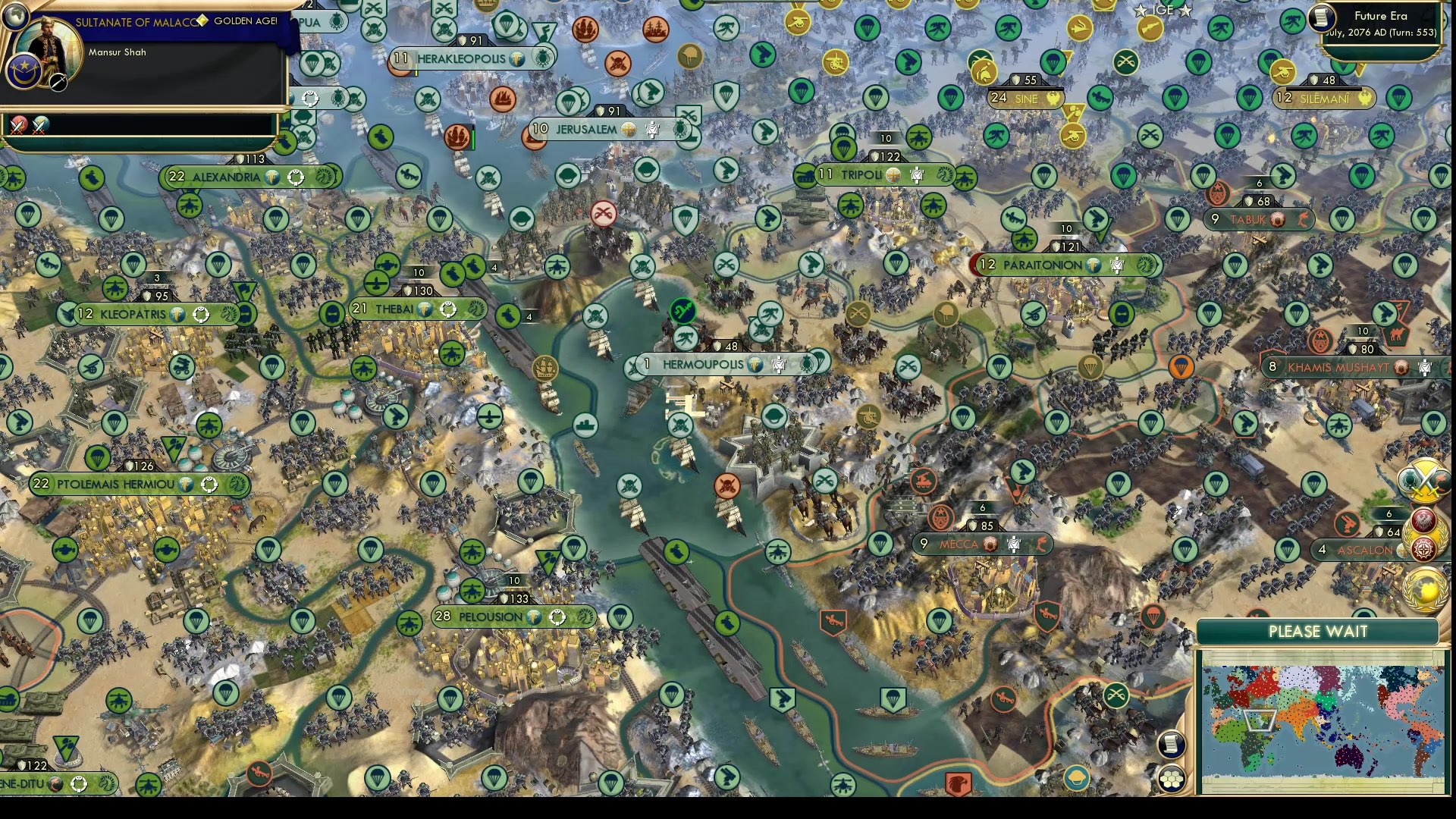
Task: Select the Mecca city banner
Action: point(959,544)
